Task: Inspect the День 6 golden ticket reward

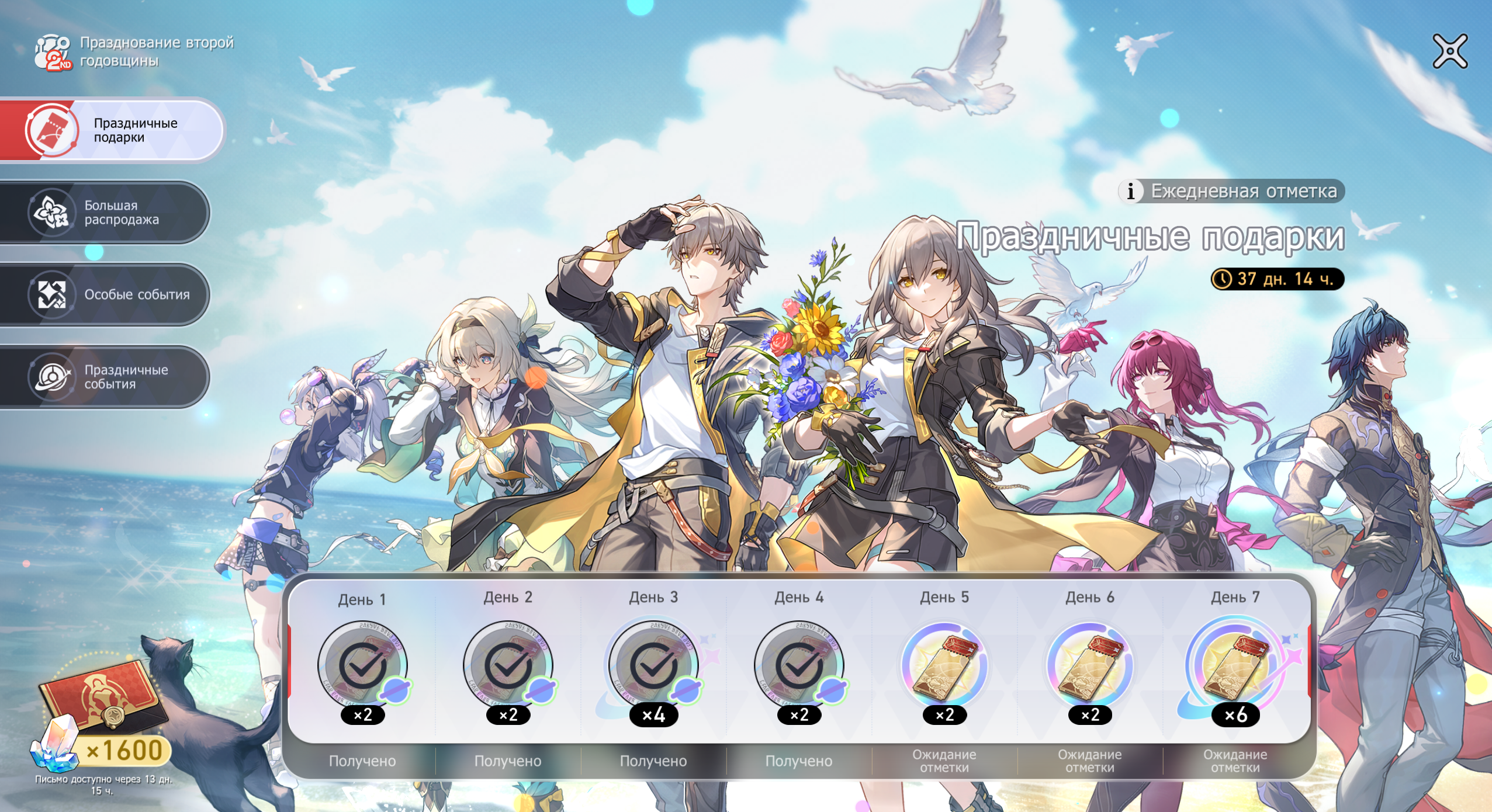Action: click(x=1090, y=666)
